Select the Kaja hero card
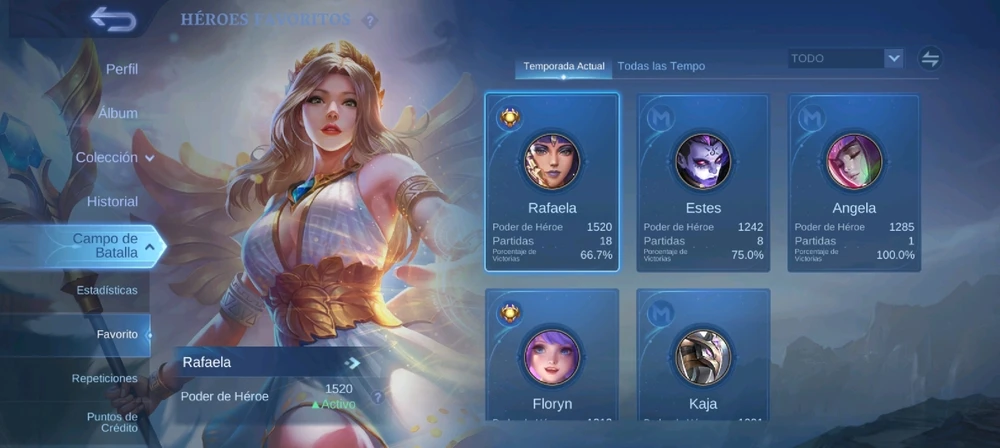 [703, 354]
